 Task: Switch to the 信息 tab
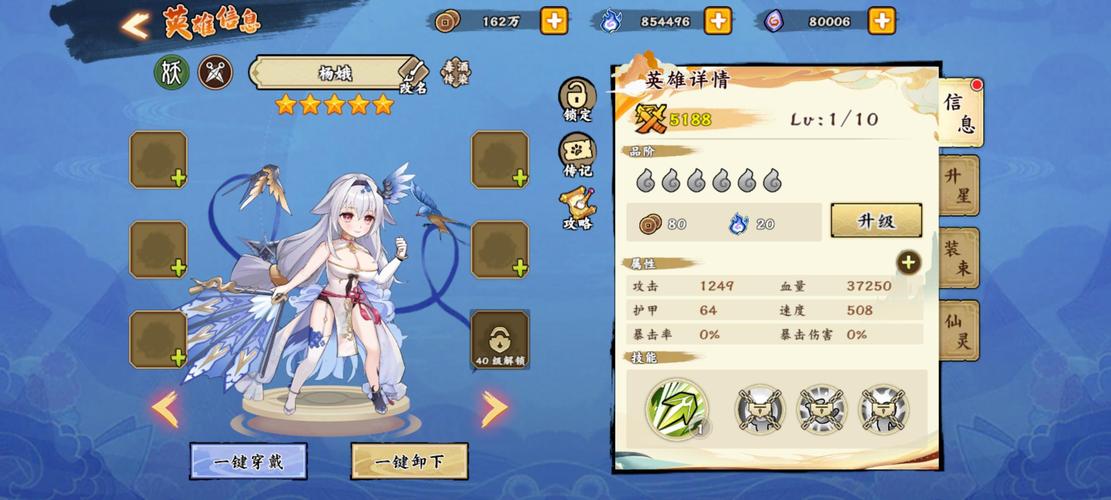960,112
